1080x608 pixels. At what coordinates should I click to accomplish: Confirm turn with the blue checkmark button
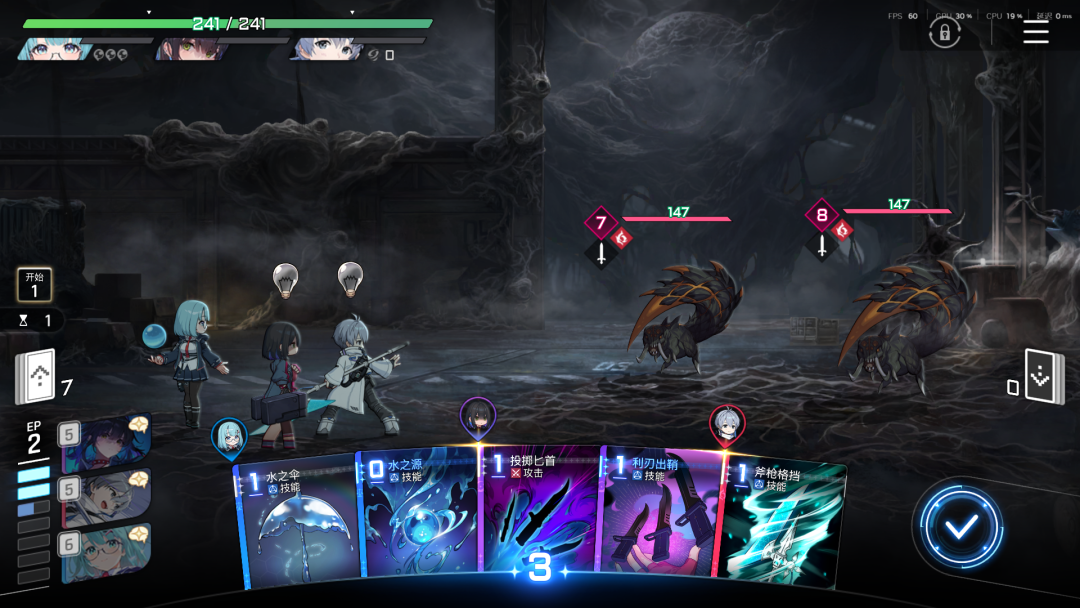[961, 526]
